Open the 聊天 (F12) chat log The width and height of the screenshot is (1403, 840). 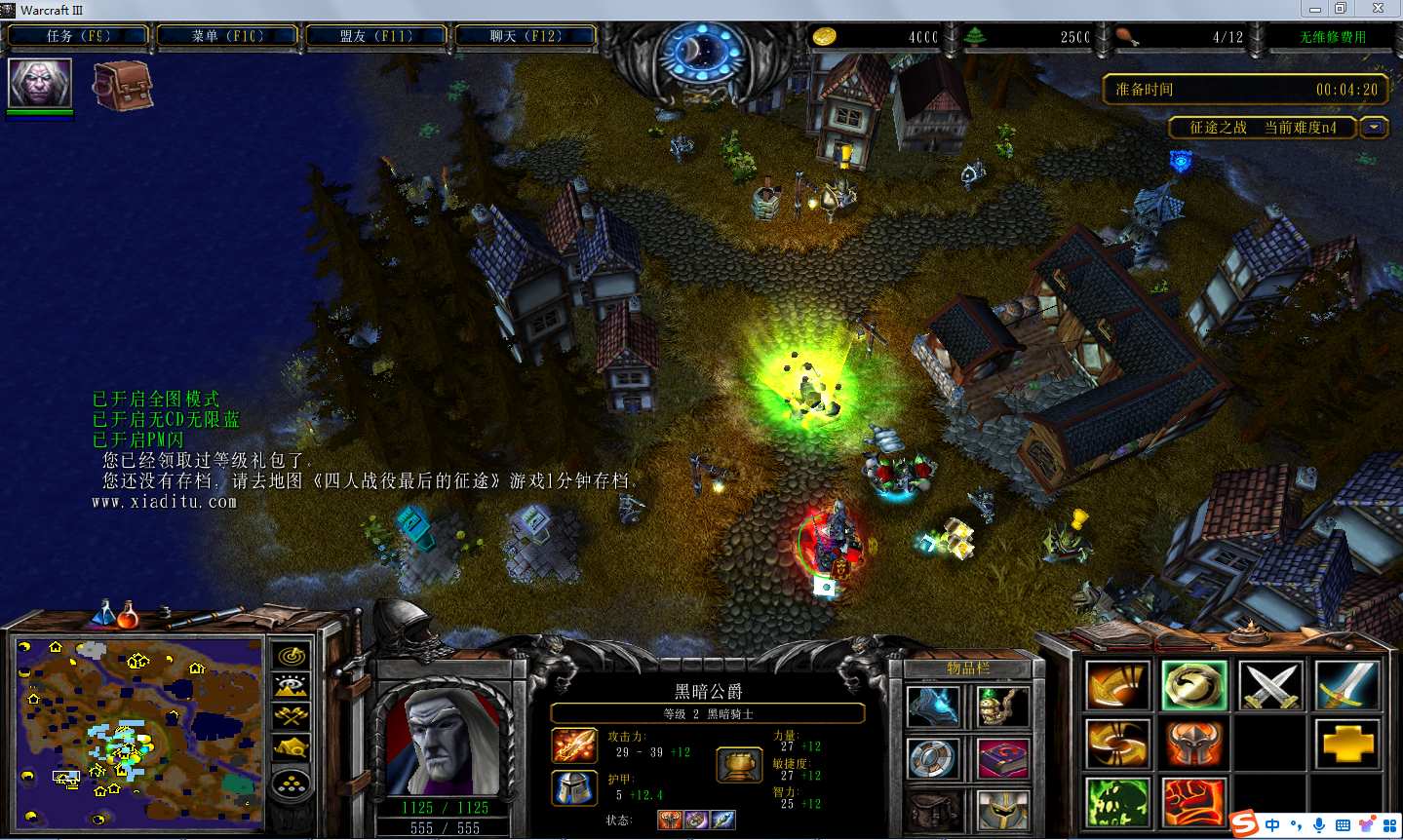525,36
